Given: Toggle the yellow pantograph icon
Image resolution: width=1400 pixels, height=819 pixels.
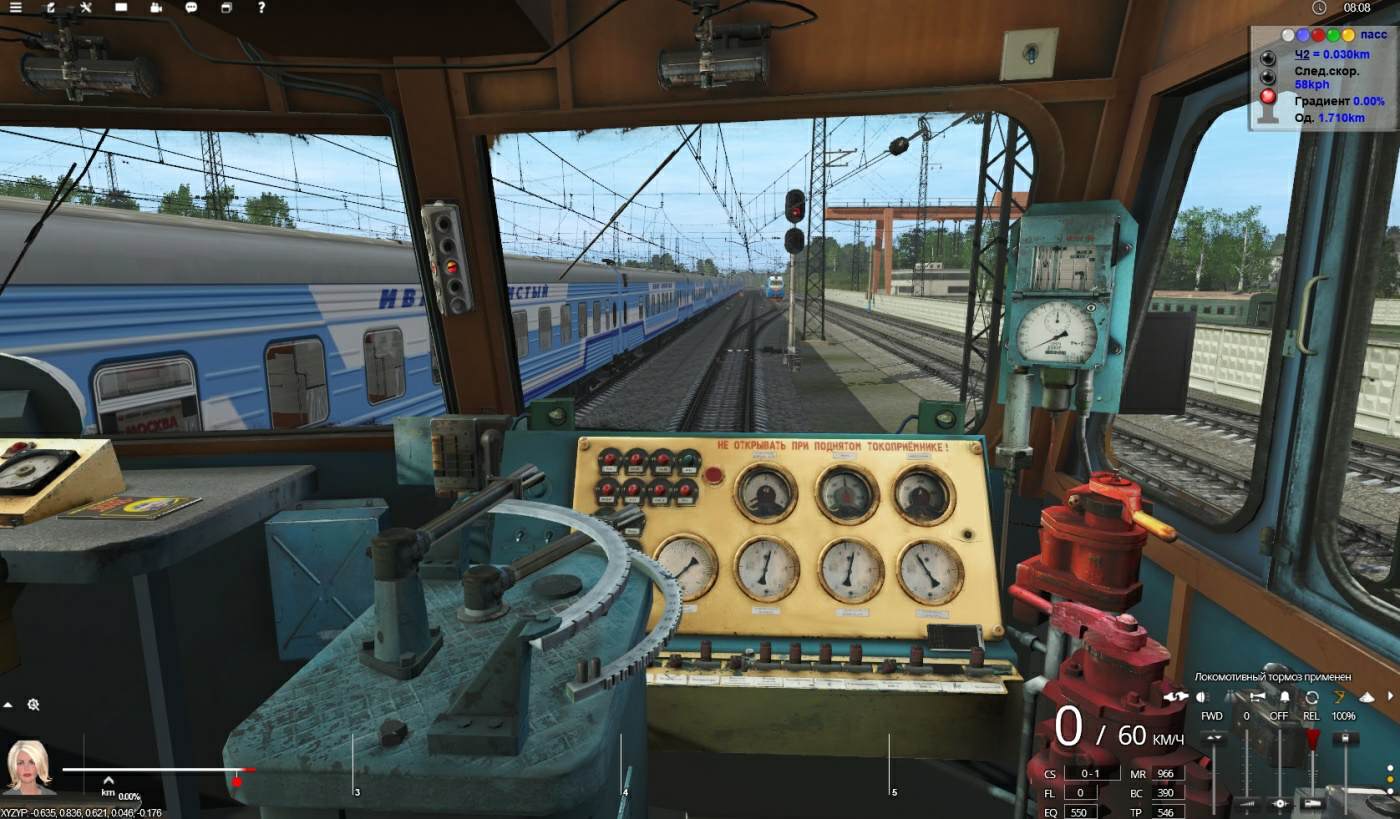Looking at the screenshot, I should (x=1339, y=697).
